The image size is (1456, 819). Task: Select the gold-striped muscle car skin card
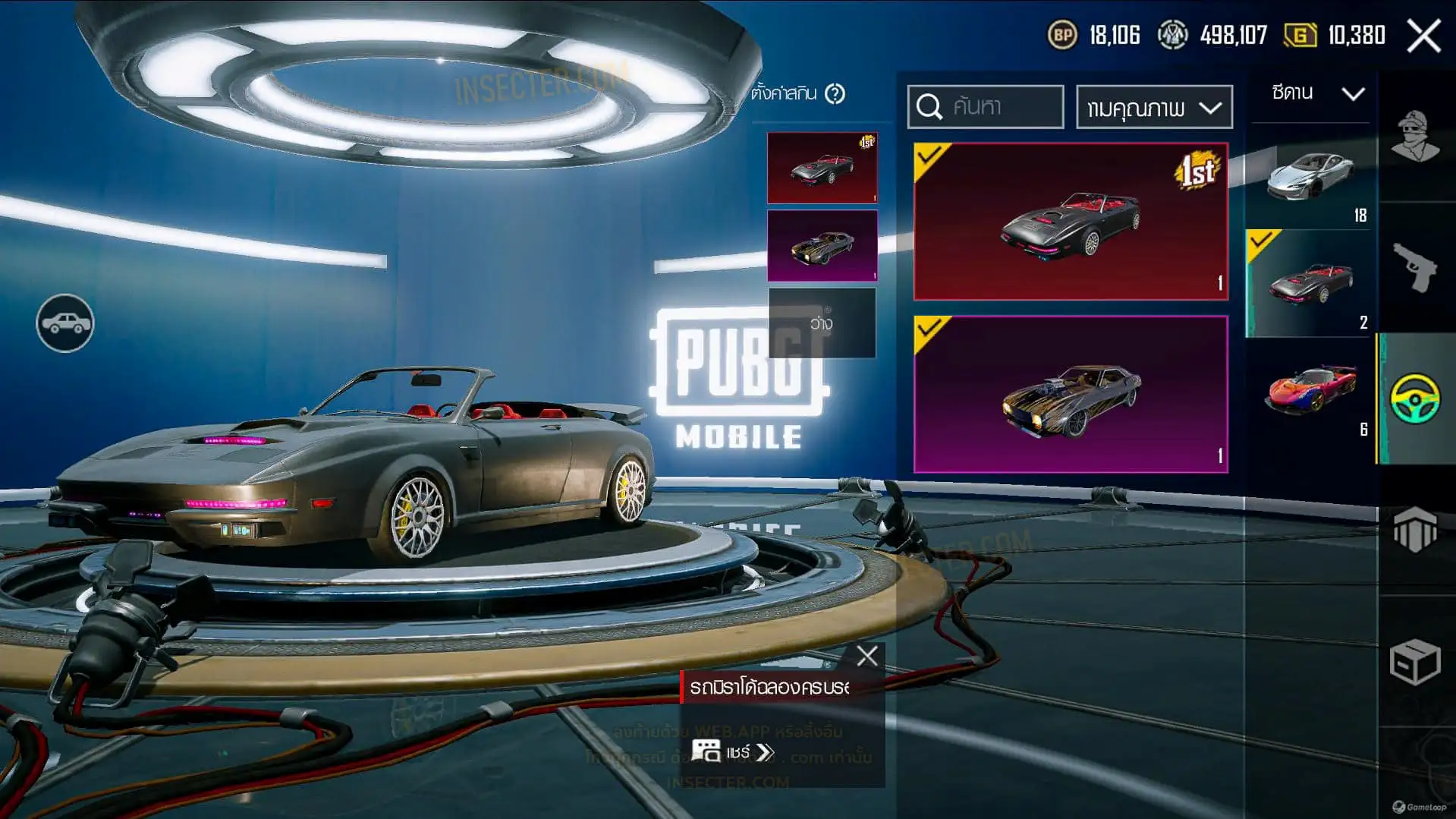coord(1070,394)
